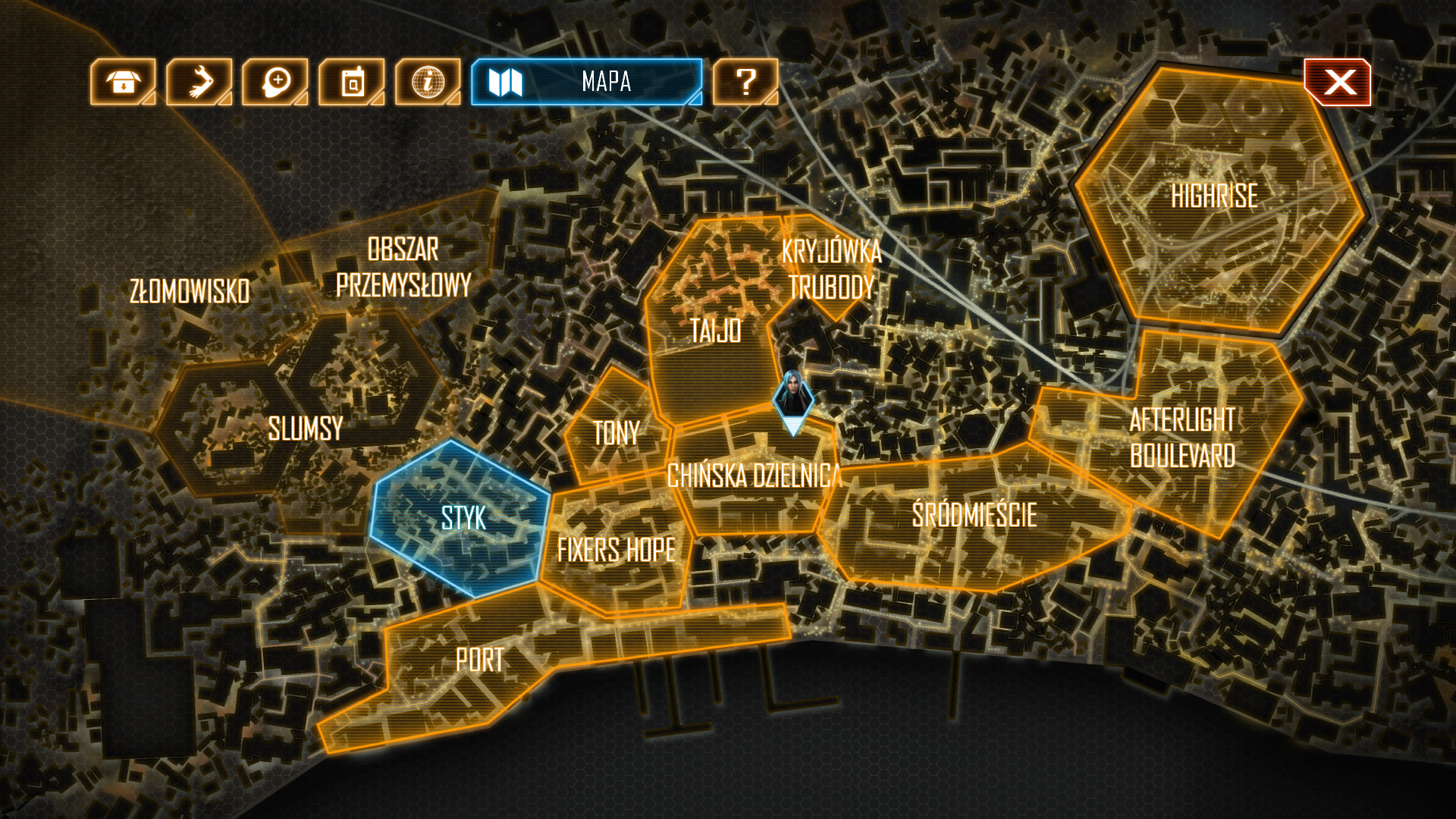Open the head-with-plus skills tab
This screenshot has width=1456, height=819.
click(x=275, y=82)
